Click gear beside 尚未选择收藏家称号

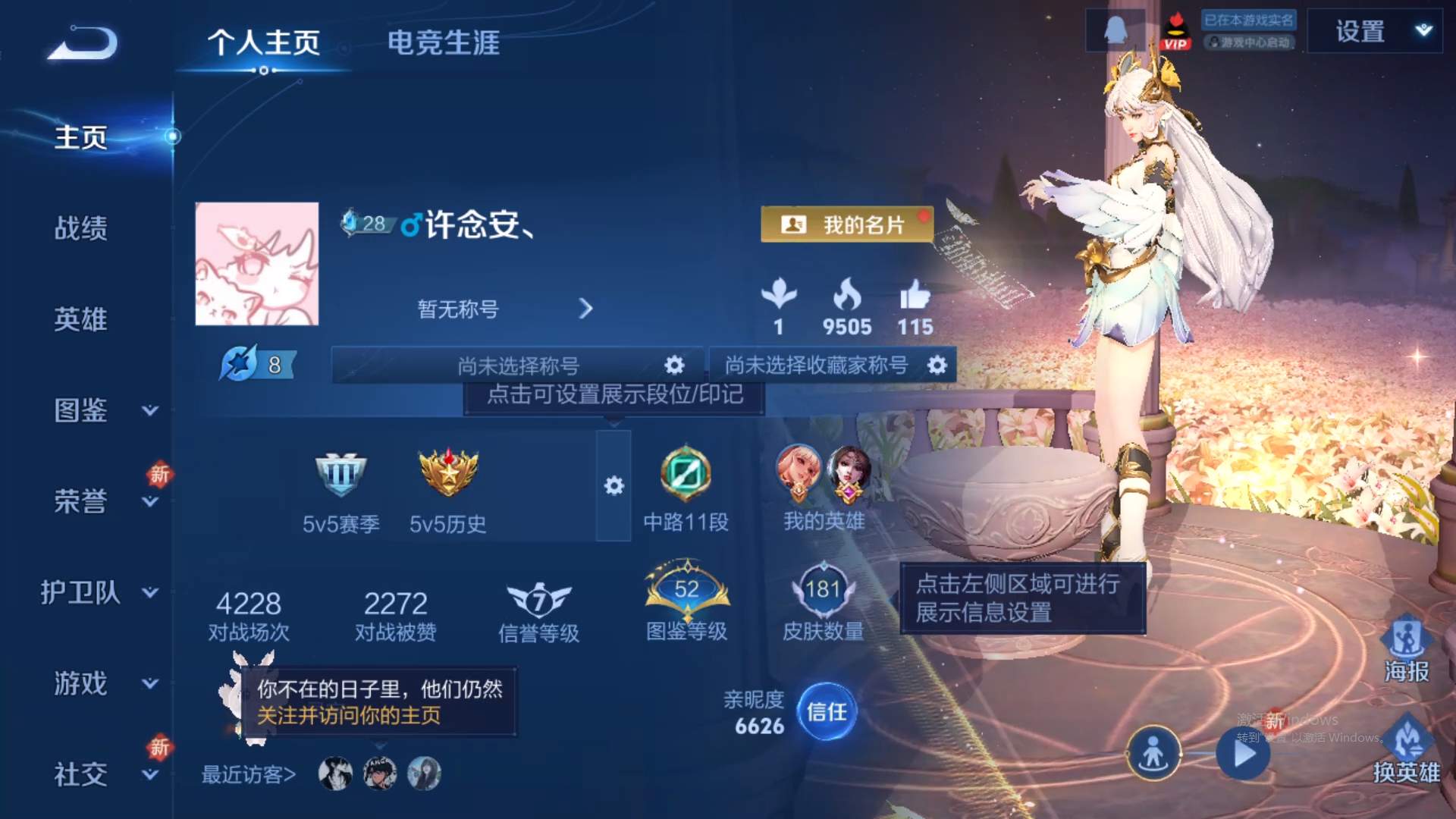pos(937,365)
